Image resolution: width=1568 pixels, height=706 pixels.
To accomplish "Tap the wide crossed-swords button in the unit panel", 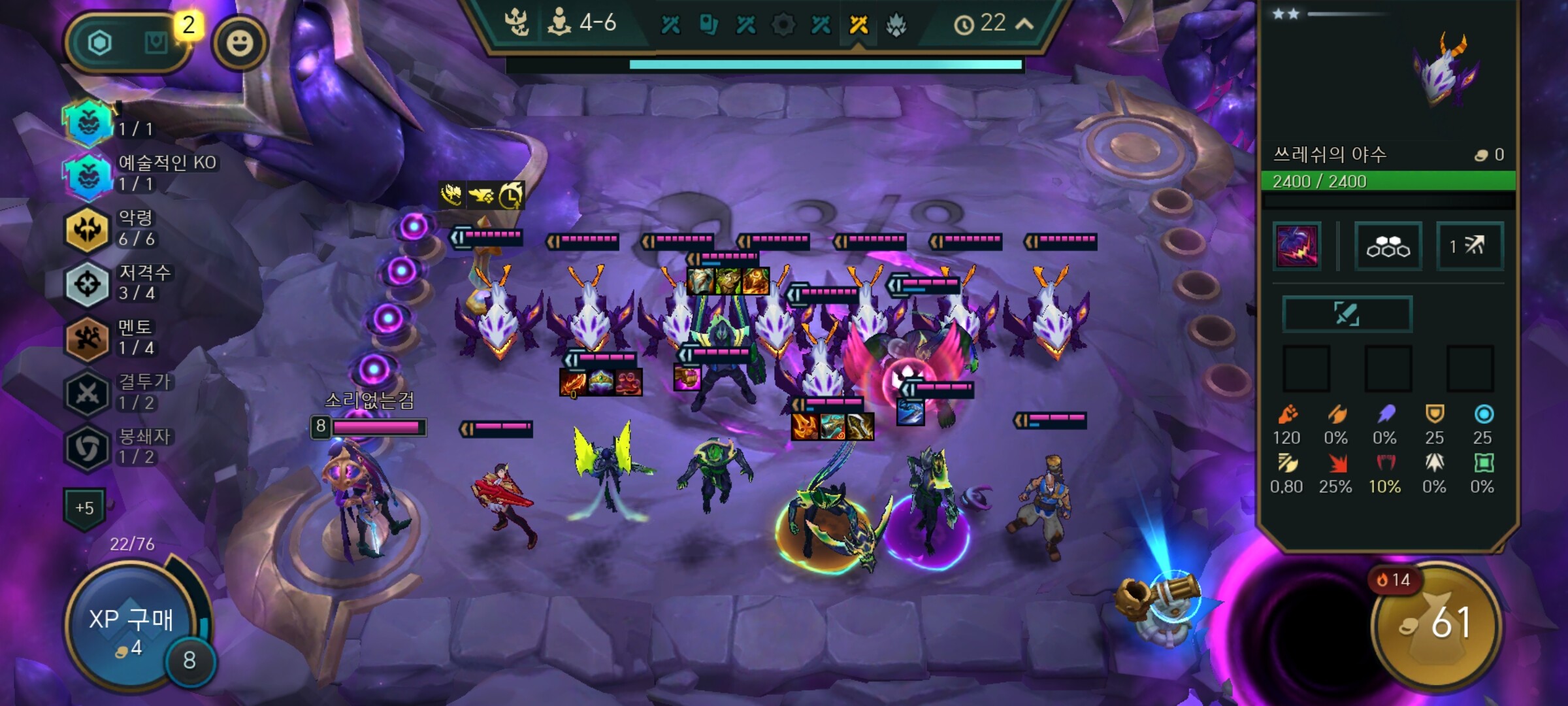I will click(1347, 314).
